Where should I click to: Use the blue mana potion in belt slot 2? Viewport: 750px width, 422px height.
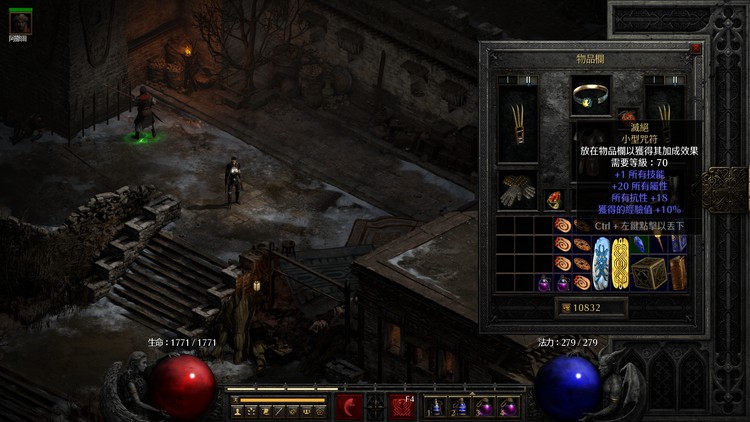(x=460, y=407)
